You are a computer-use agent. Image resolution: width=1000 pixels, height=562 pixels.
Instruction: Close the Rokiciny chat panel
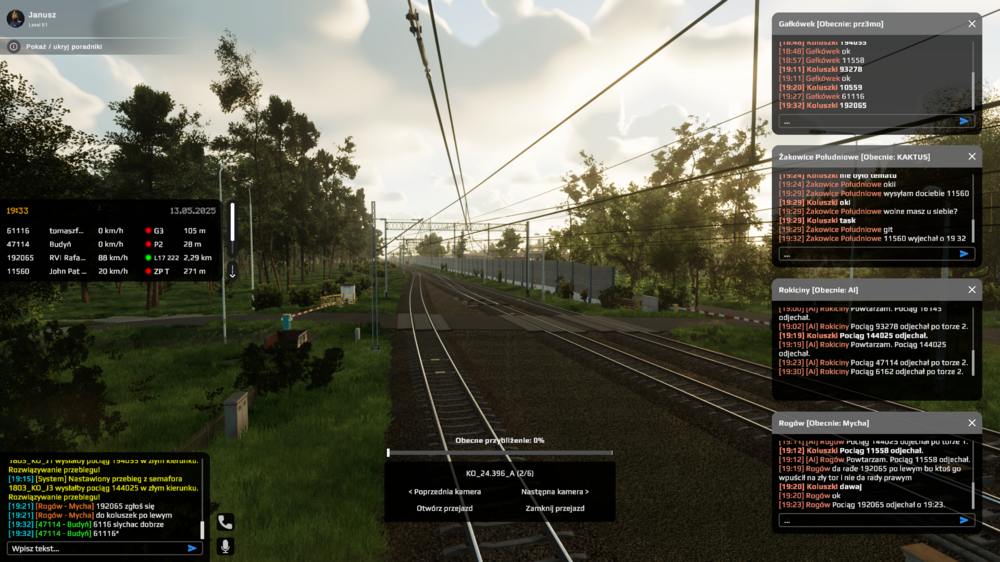[971, 290]
